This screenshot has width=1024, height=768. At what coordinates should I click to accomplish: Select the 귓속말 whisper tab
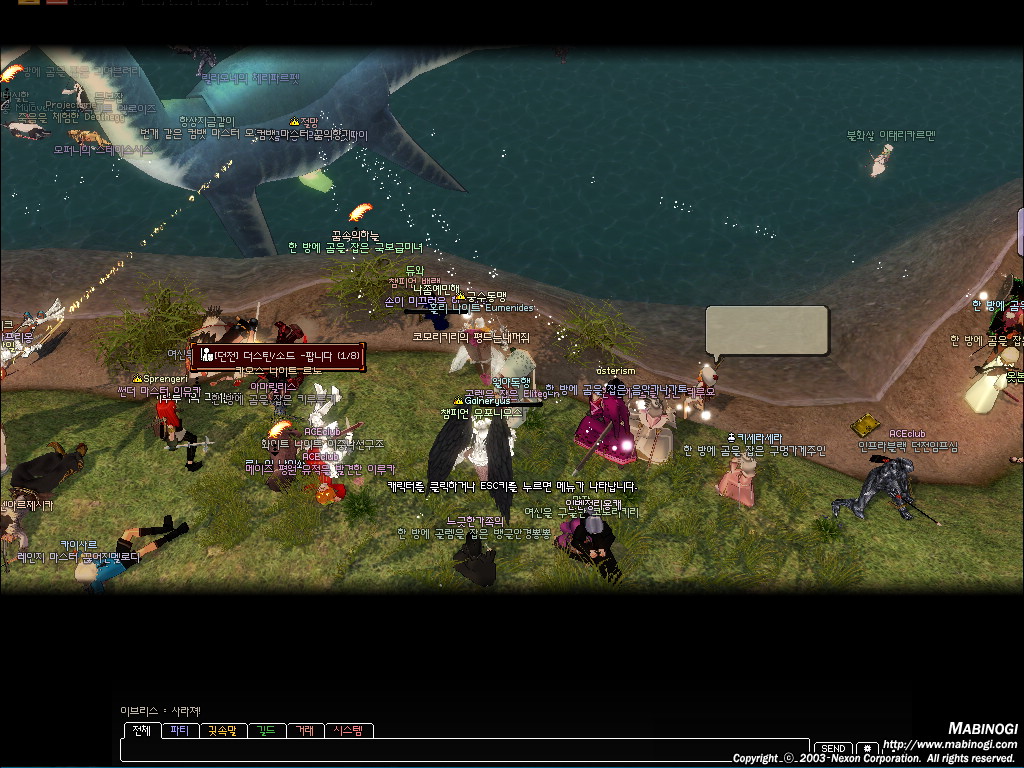click(224, 731)
